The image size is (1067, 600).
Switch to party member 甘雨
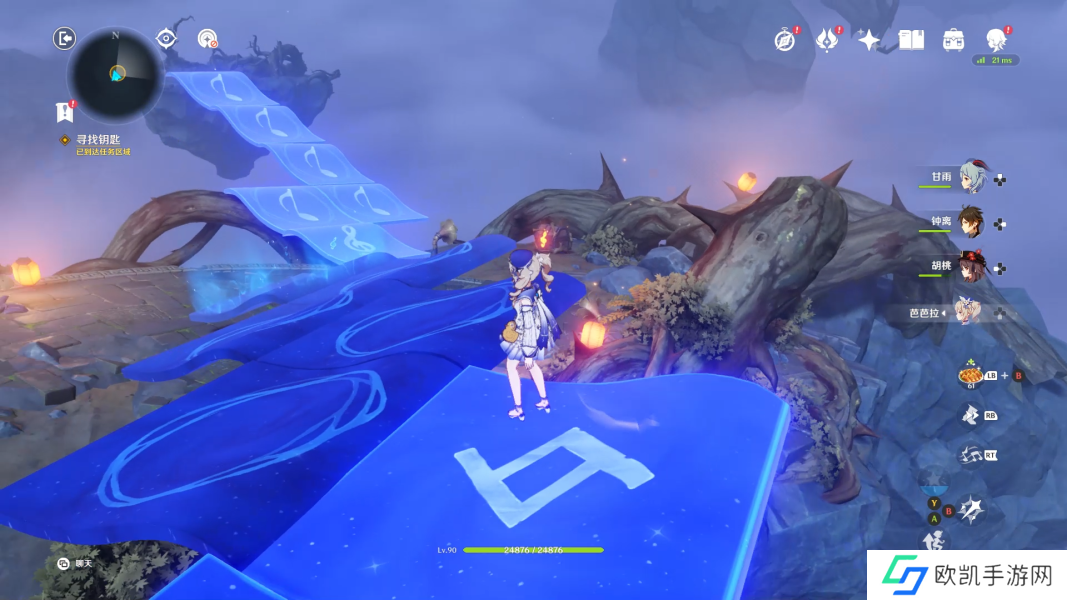point(972,177)
